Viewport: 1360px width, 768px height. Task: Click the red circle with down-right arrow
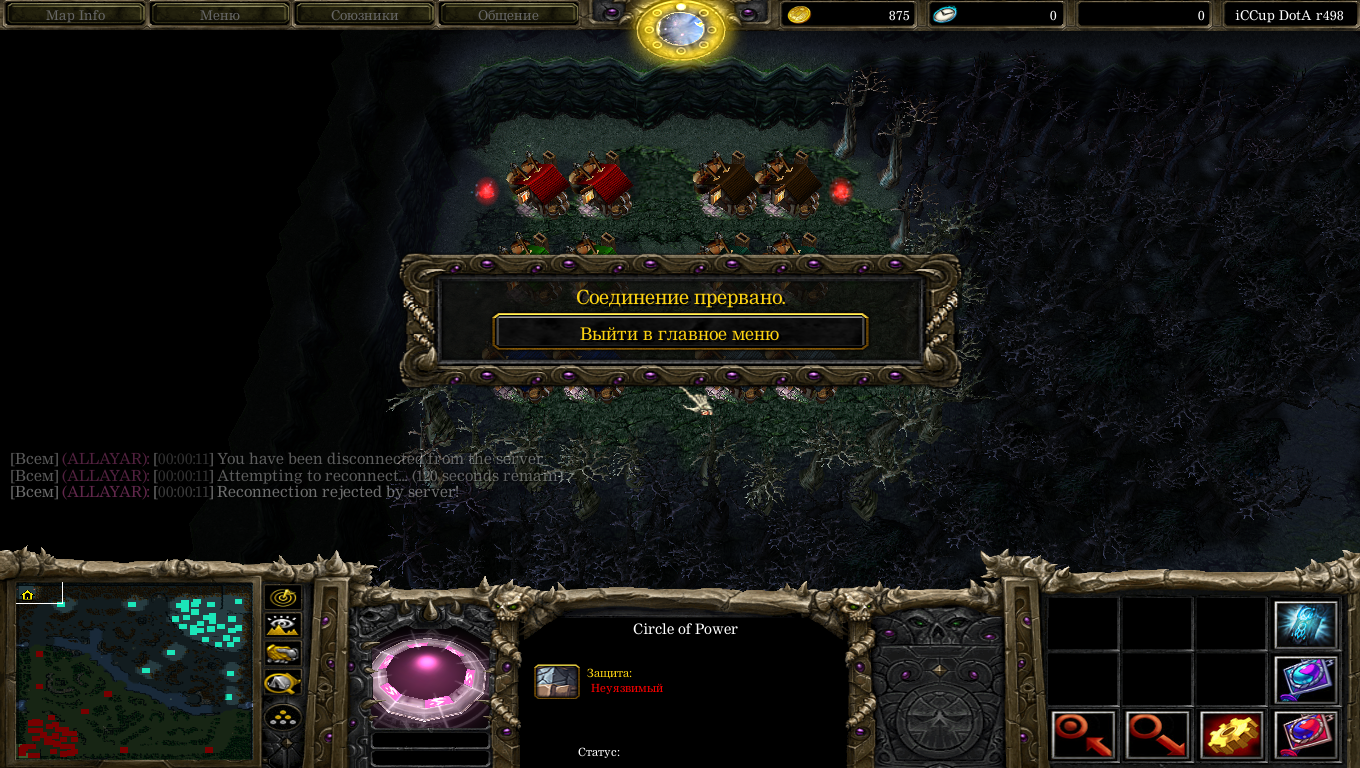(x=1158, y=735)
